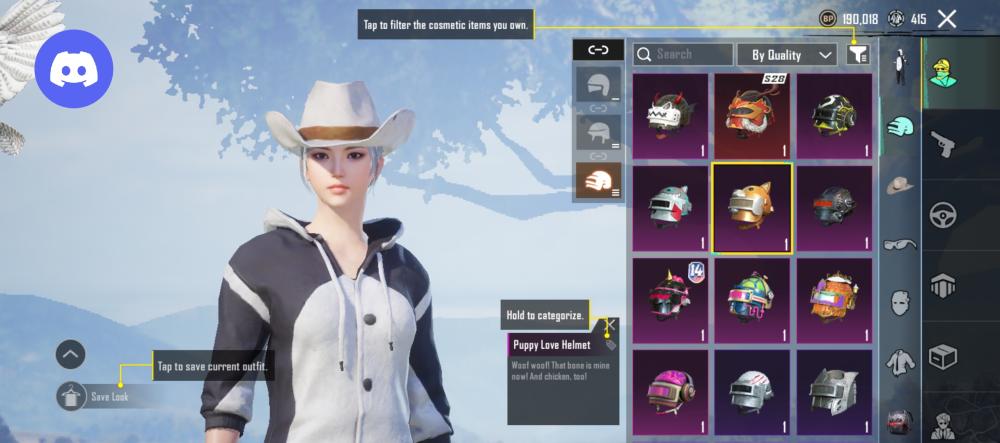Pick the plain grey steel helmet tile

coord(833,392)
